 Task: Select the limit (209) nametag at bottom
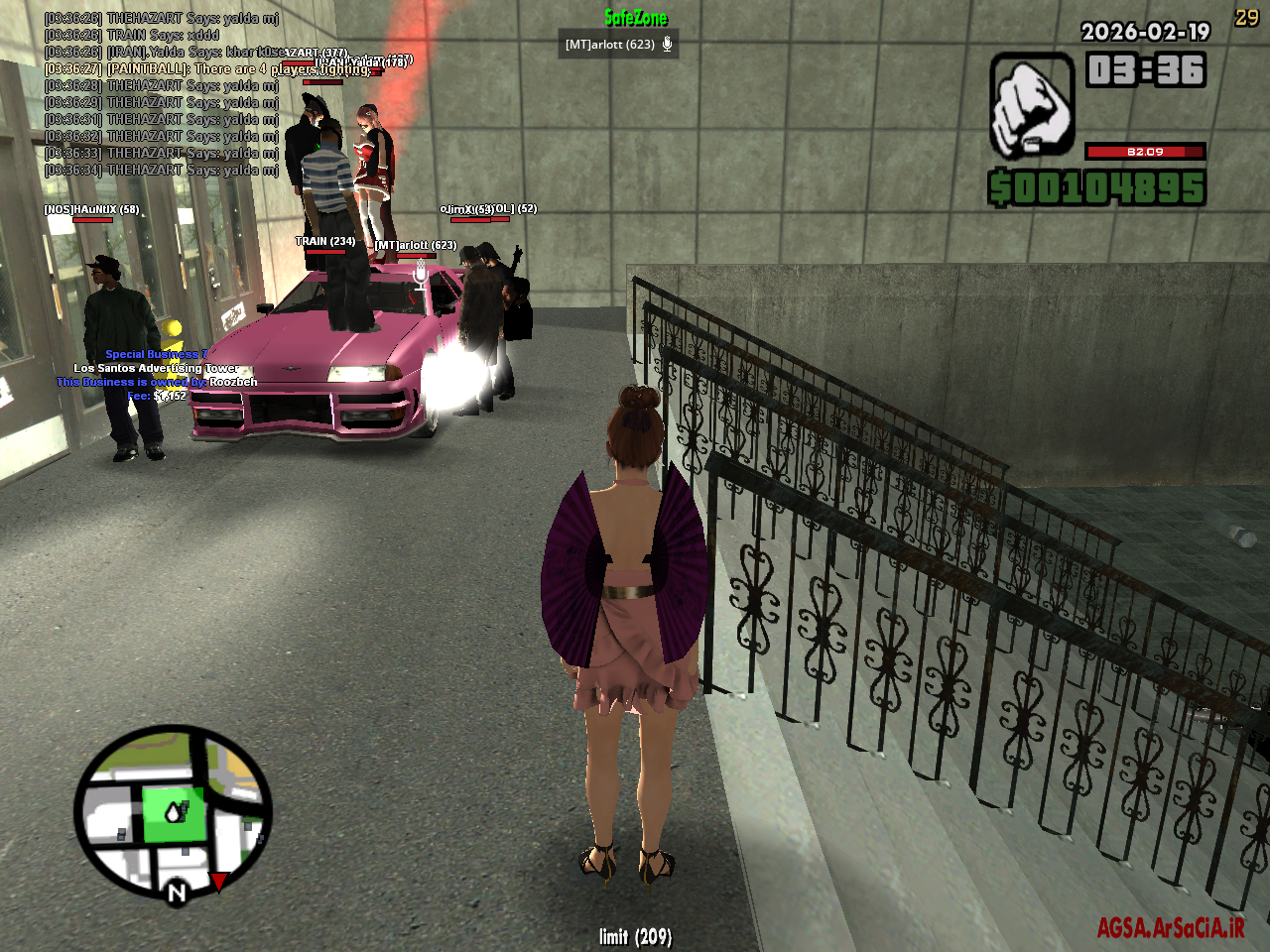point(634,935)
